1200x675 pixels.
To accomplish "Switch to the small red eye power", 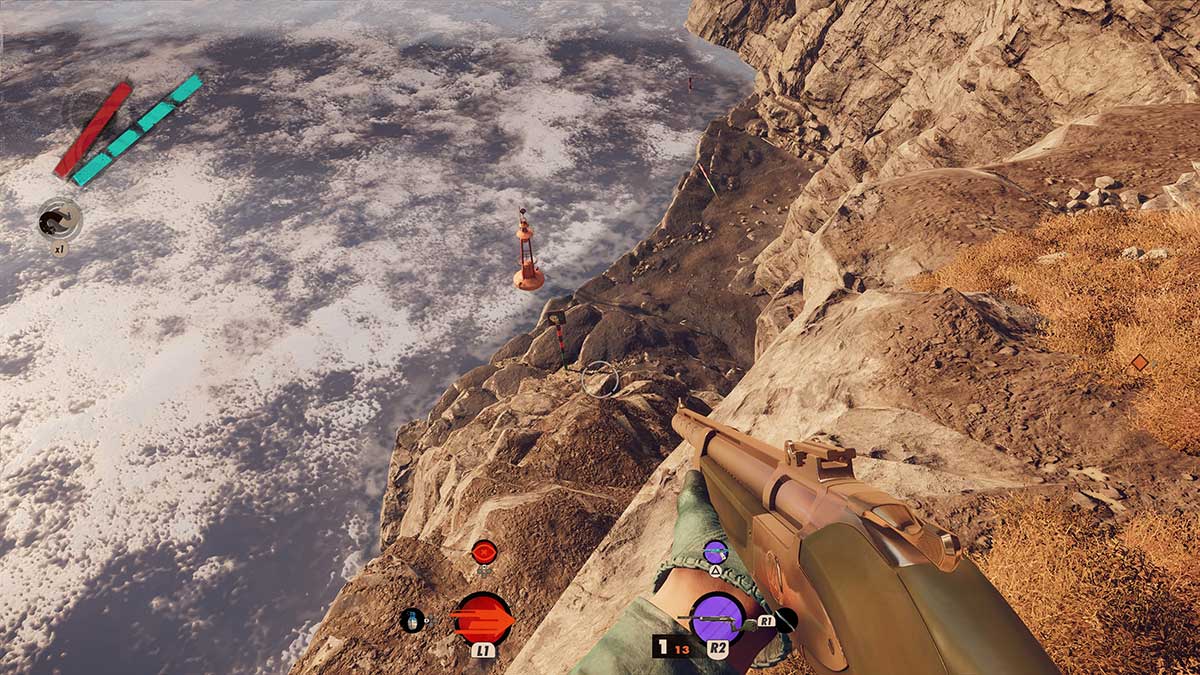I will 484,550.
